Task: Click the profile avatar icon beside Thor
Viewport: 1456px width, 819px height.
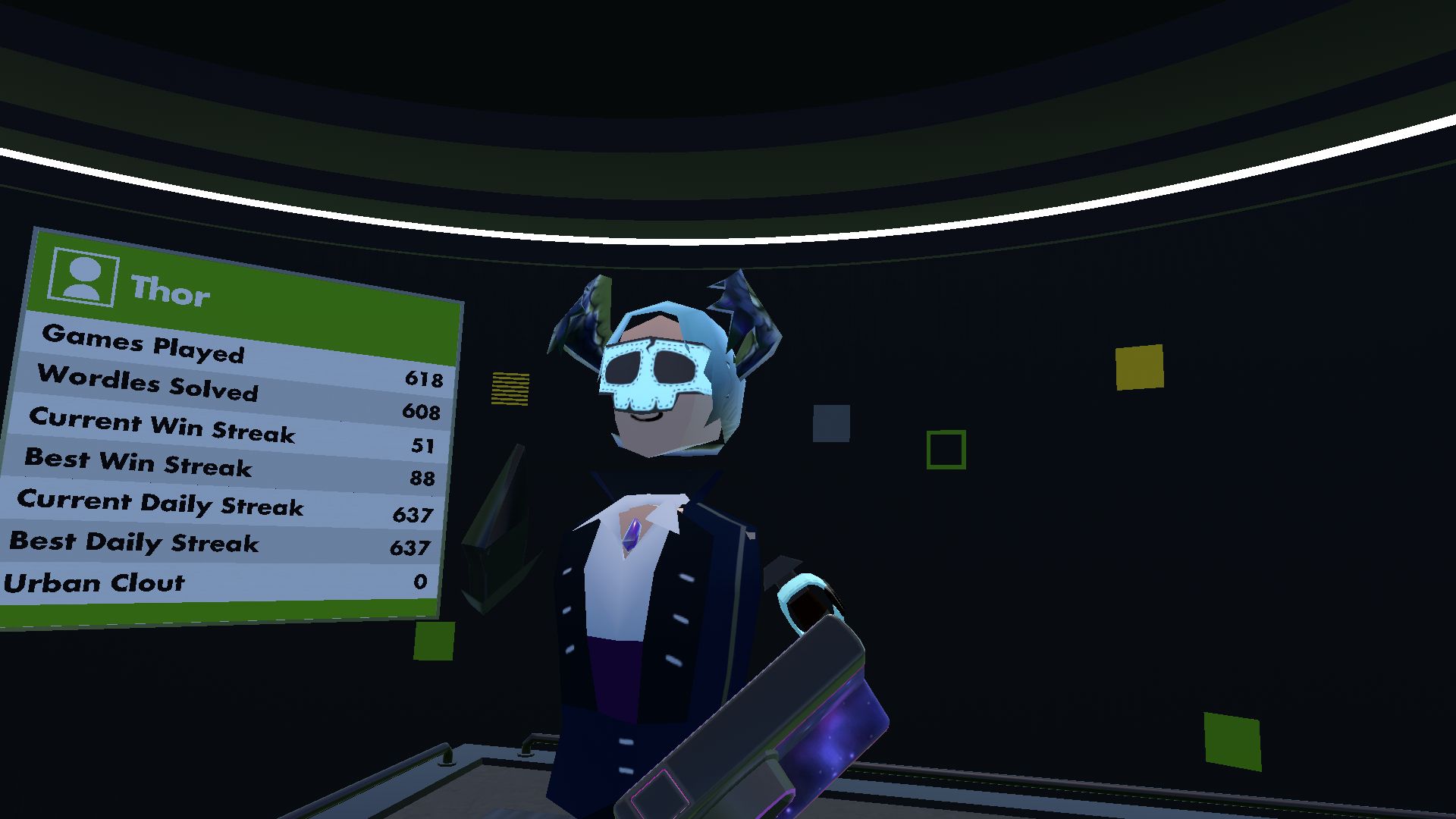Action: tap(83, 277)
